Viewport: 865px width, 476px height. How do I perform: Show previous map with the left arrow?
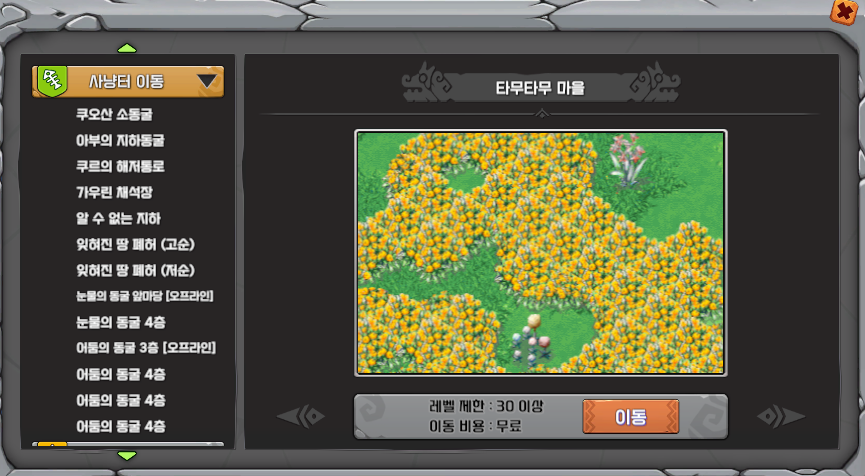pyautogui.click(x=301, y=416)
